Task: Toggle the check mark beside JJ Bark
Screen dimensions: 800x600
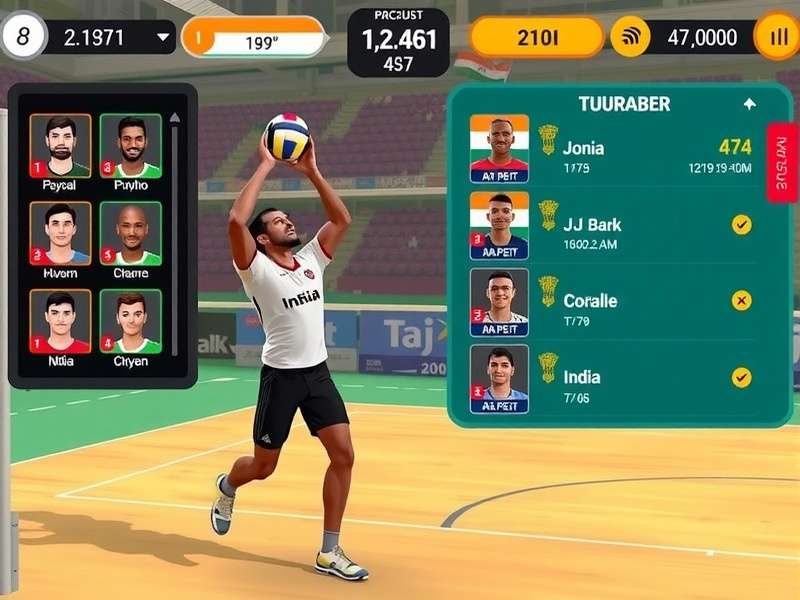Action: (741, 225)
